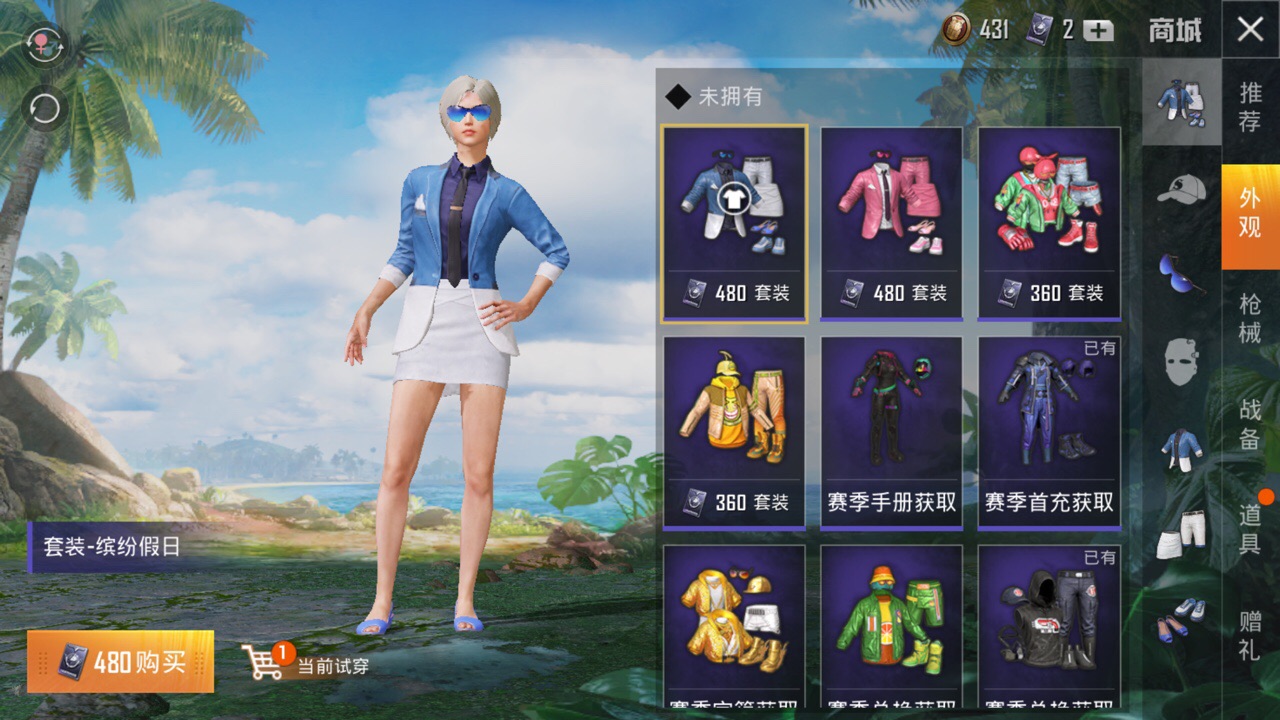Viewport: 1280px width, 720px height.
Task: Switch to the 推荐 tab
Action: click(1250, 108)
